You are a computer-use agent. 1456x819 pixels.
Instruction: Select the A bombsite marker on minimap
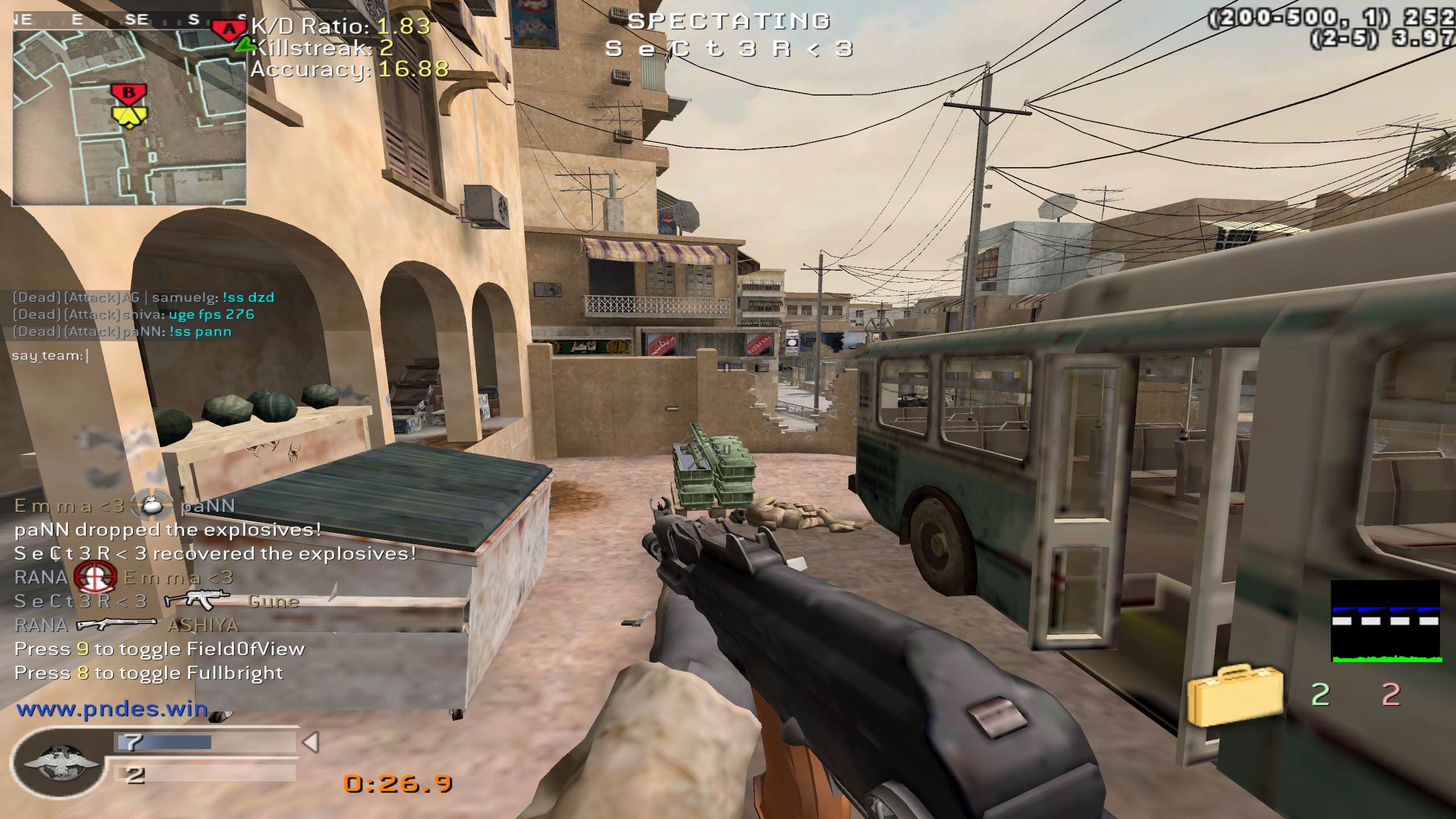click(x=229, y=28)
